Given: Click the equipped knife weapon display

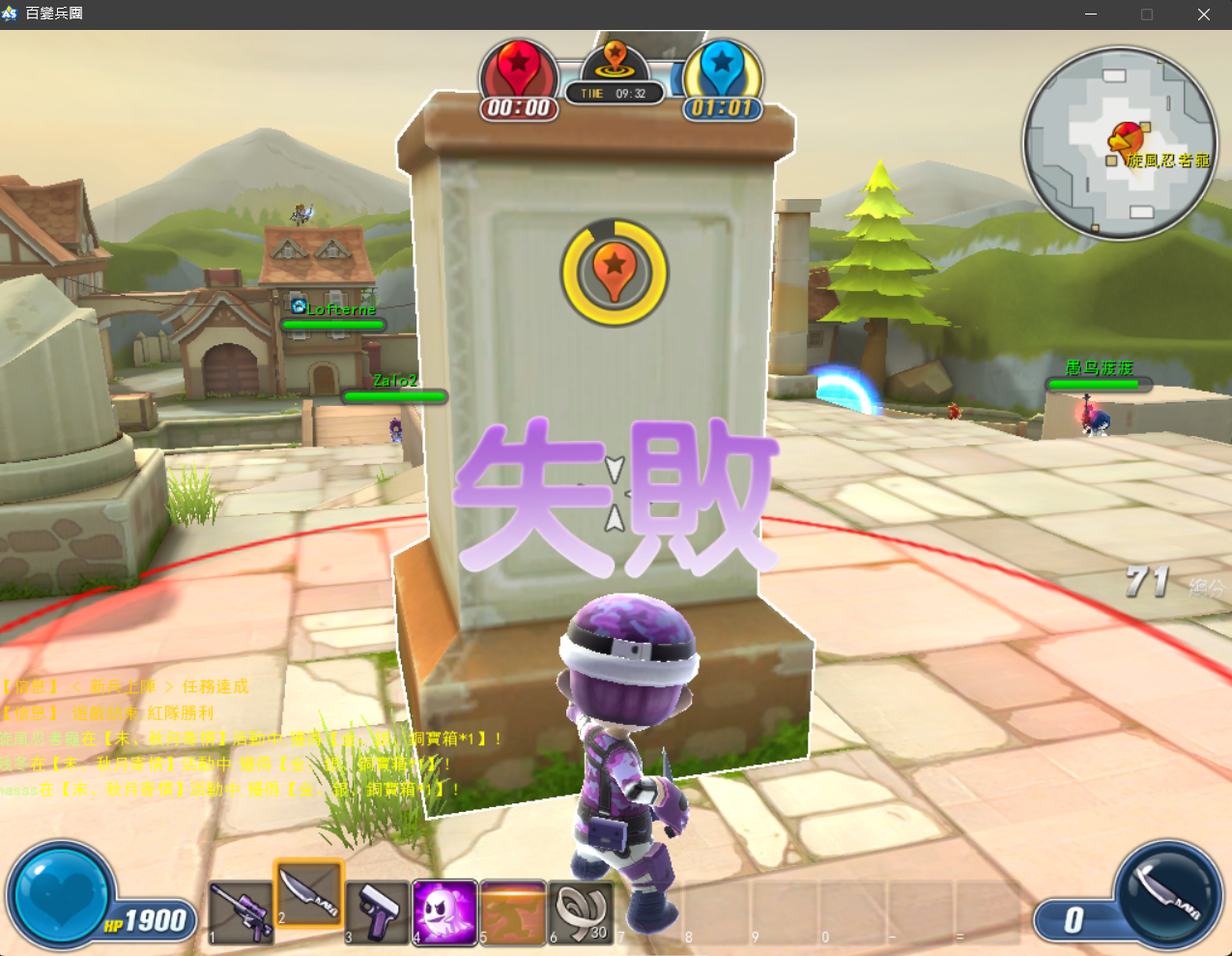Looking at the screenshot, I should click(x=1167, y=893).
